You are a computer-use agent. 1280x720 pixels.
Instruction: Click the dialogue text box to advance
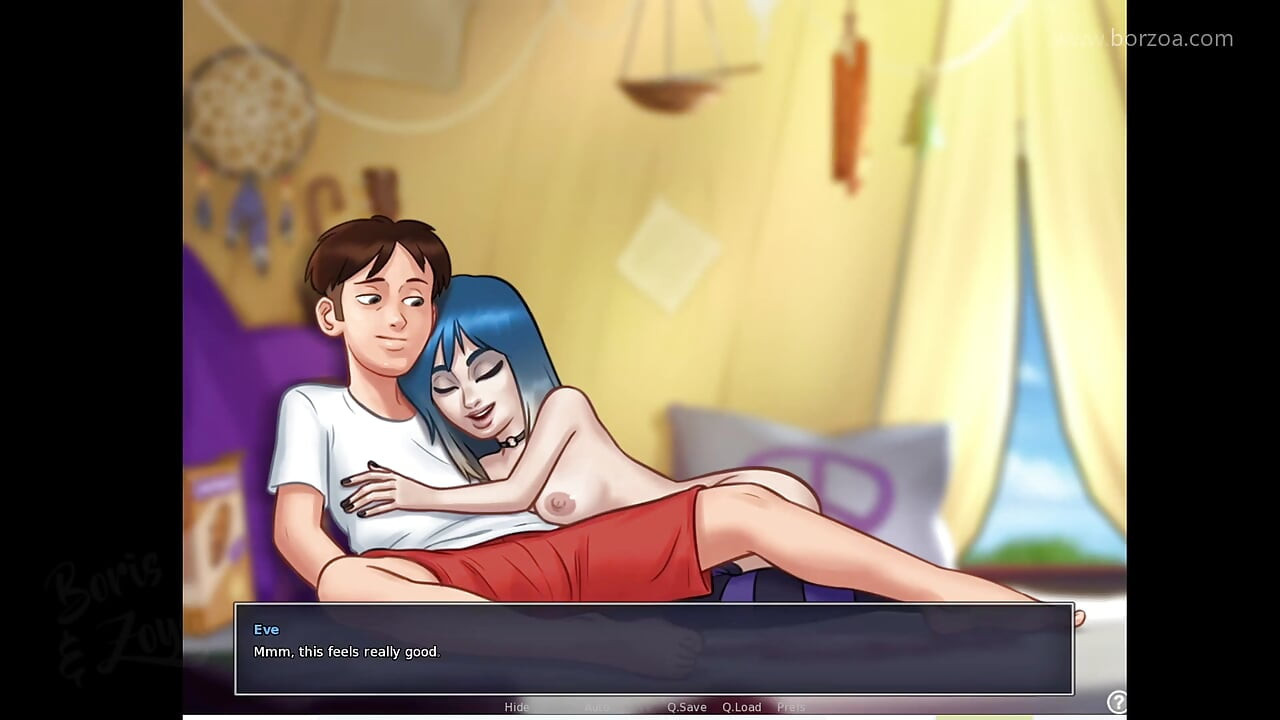tap(653, 650)
